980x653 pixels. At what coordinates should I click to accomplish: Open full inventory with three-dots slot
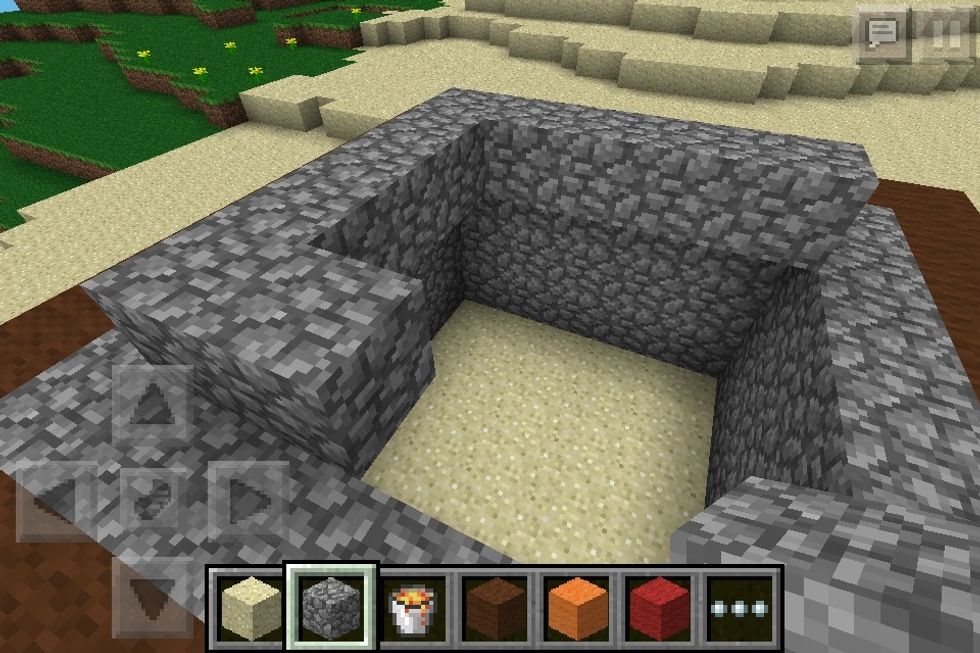click(741, 606)
